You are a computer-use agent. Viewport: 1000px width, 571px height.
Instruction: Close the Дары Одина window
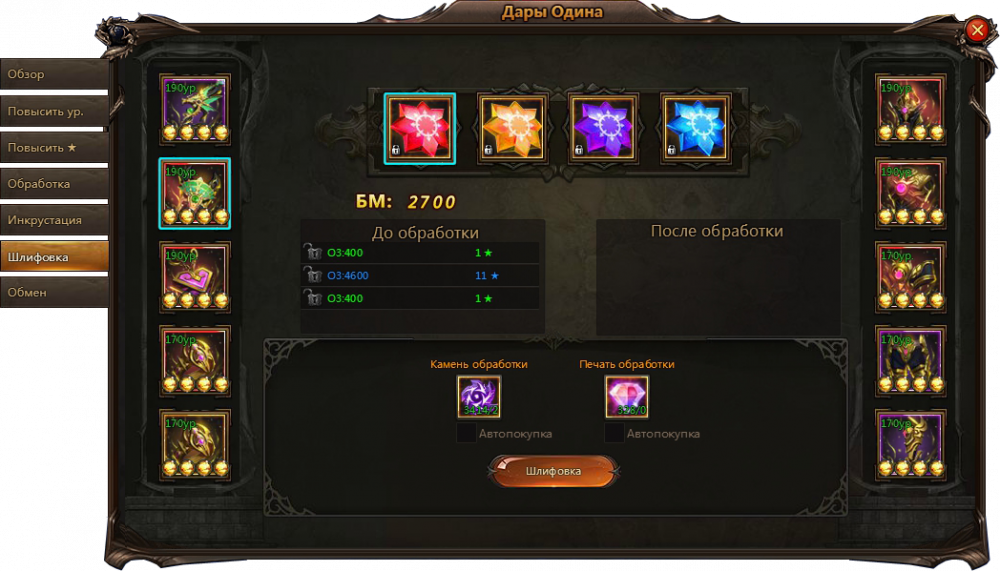coord(977,30)
